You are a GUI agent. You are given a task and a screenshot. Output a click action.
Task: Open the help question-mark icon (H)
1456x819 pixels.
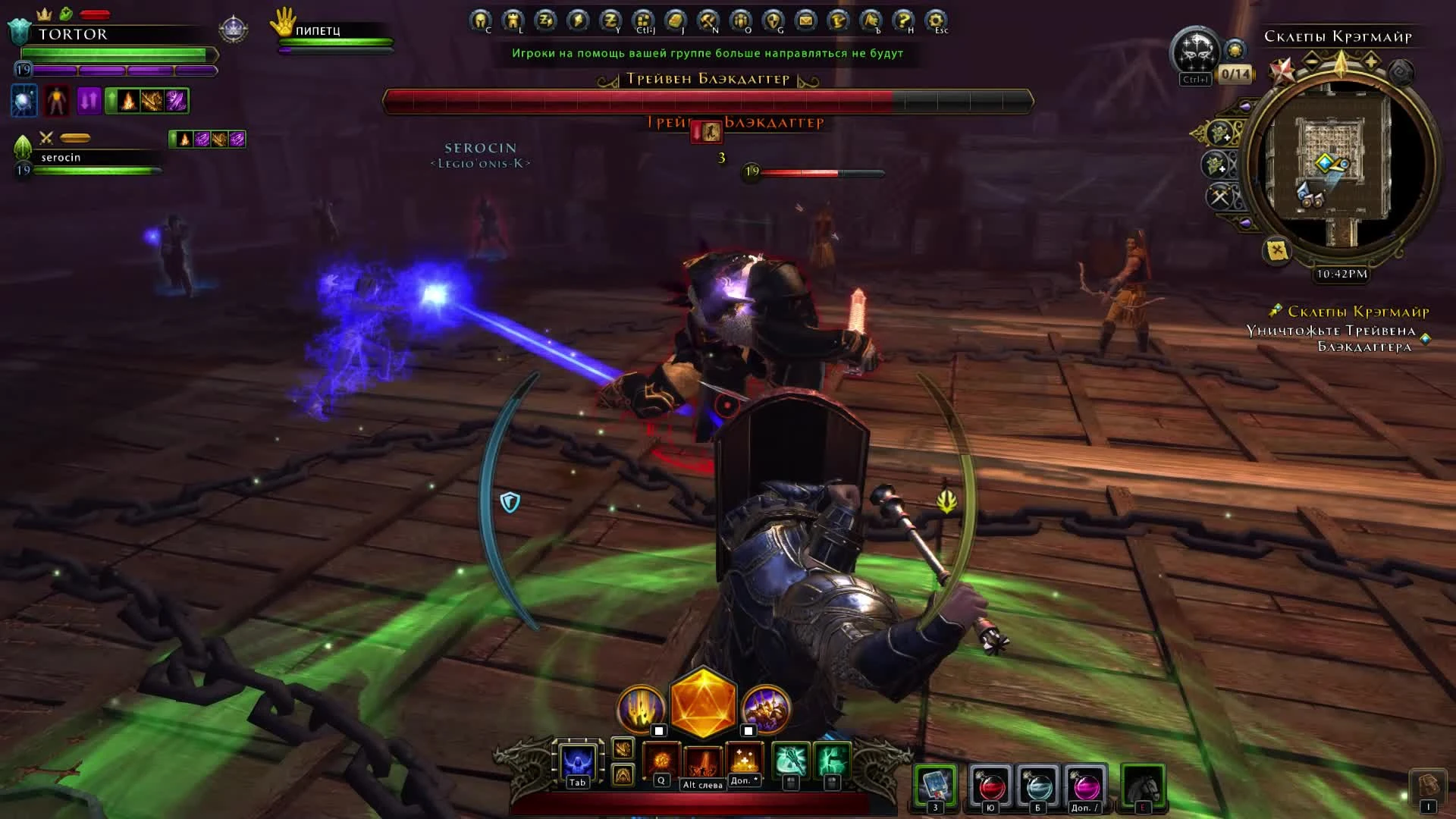click(902, 18)
